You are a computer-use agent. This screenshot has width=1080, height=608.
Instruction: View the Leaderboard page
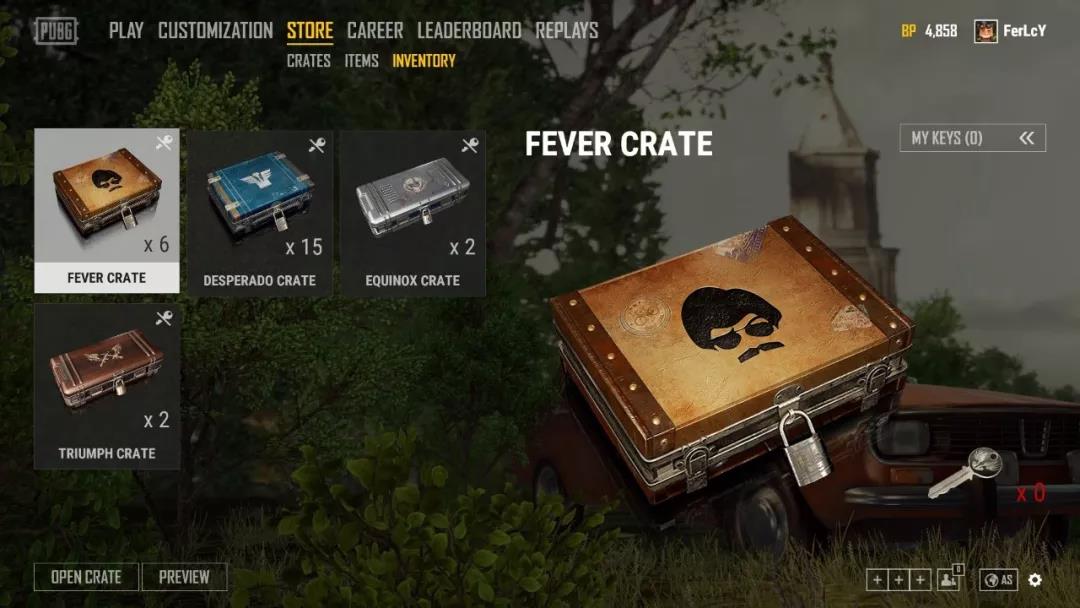(469, 31)
